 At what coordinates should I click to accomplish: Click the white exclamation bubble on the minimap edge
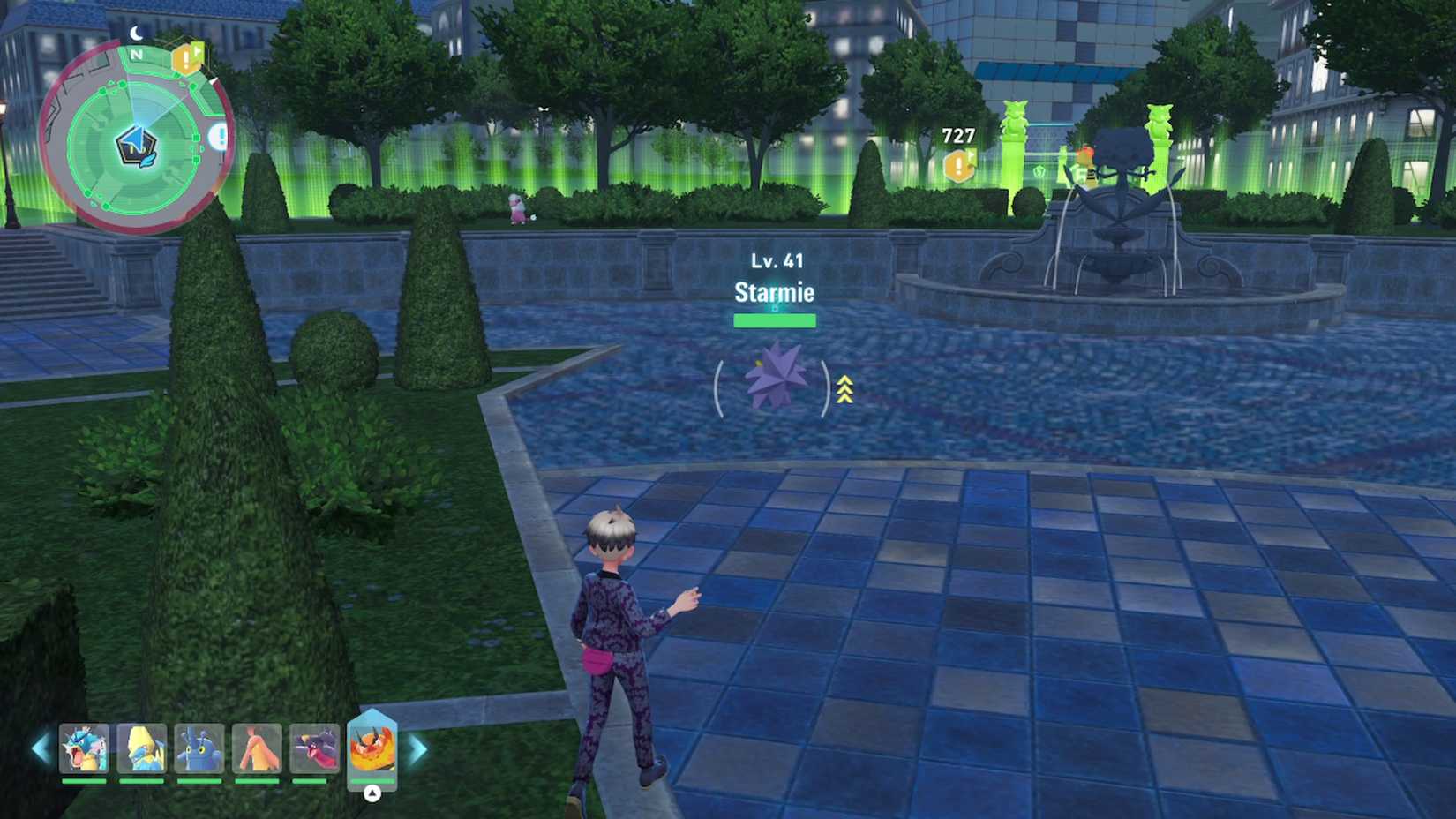tap(219, 134)
